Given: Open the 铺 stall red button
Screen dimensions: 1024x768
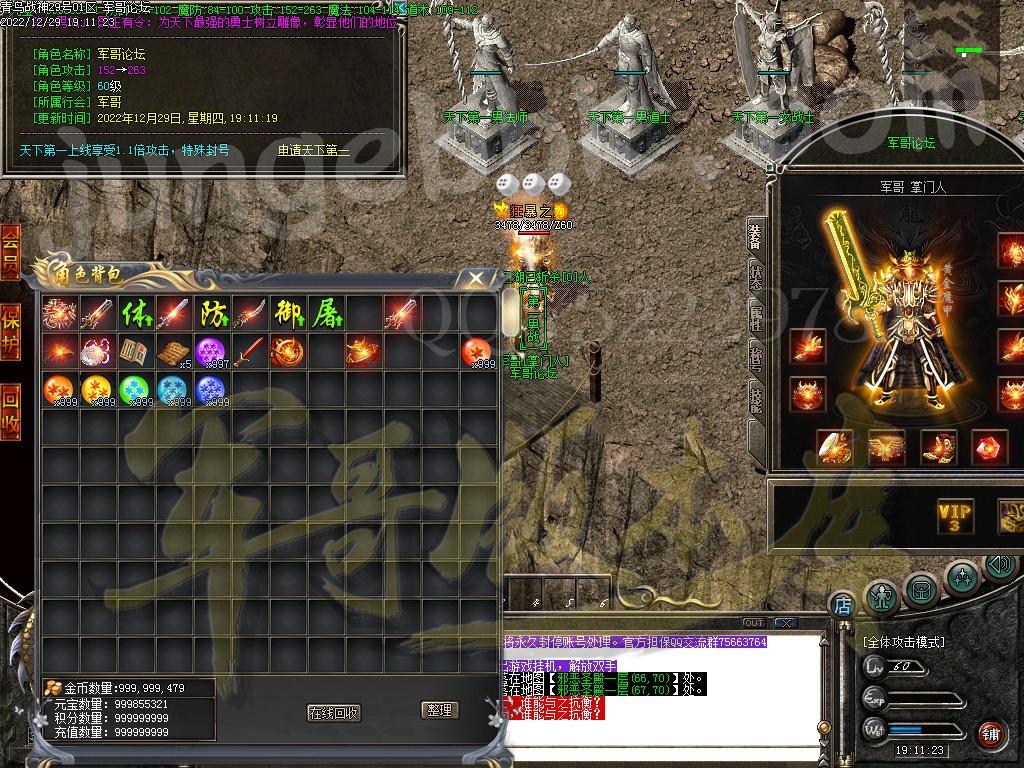Looking at the screenshot, I should [x=991, y=734].
